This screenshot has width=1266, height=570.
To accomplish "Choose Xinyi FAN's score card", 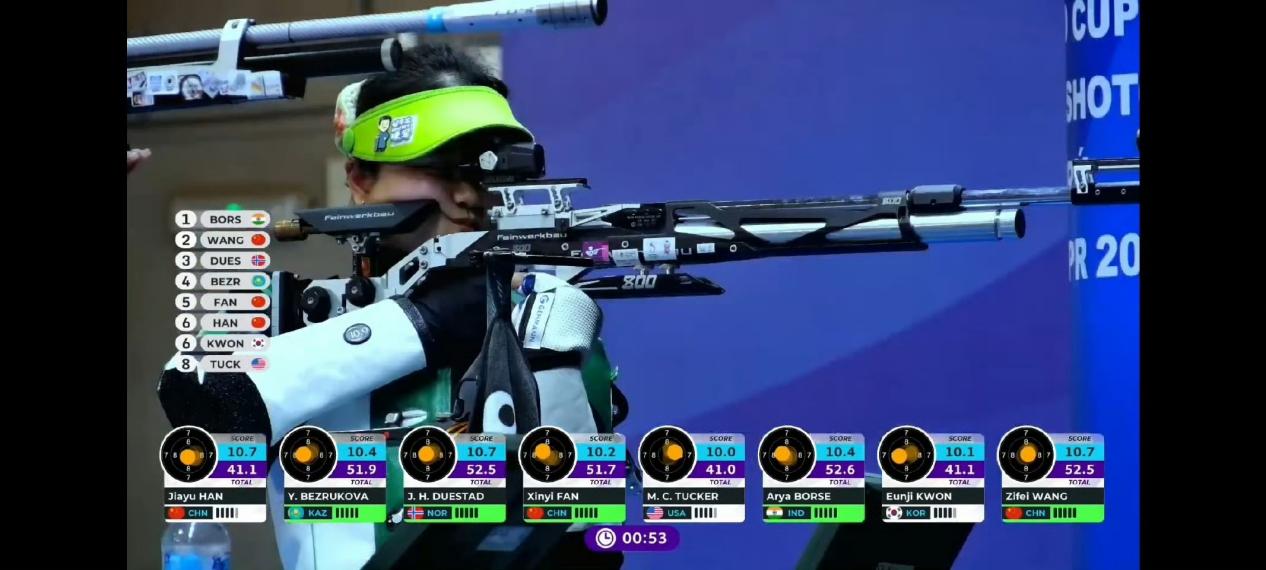I will point(573,475).
